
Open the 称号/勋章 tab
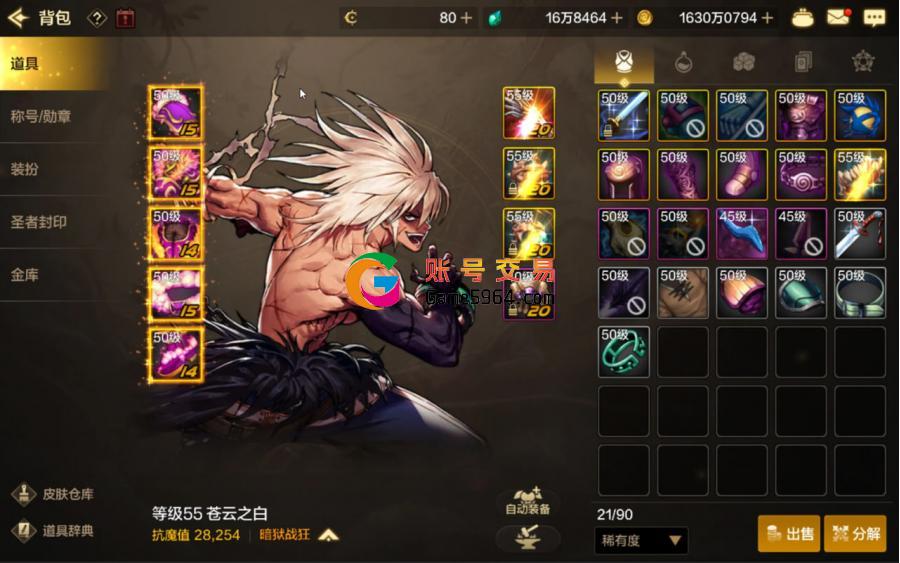click(x=41, y=117)
